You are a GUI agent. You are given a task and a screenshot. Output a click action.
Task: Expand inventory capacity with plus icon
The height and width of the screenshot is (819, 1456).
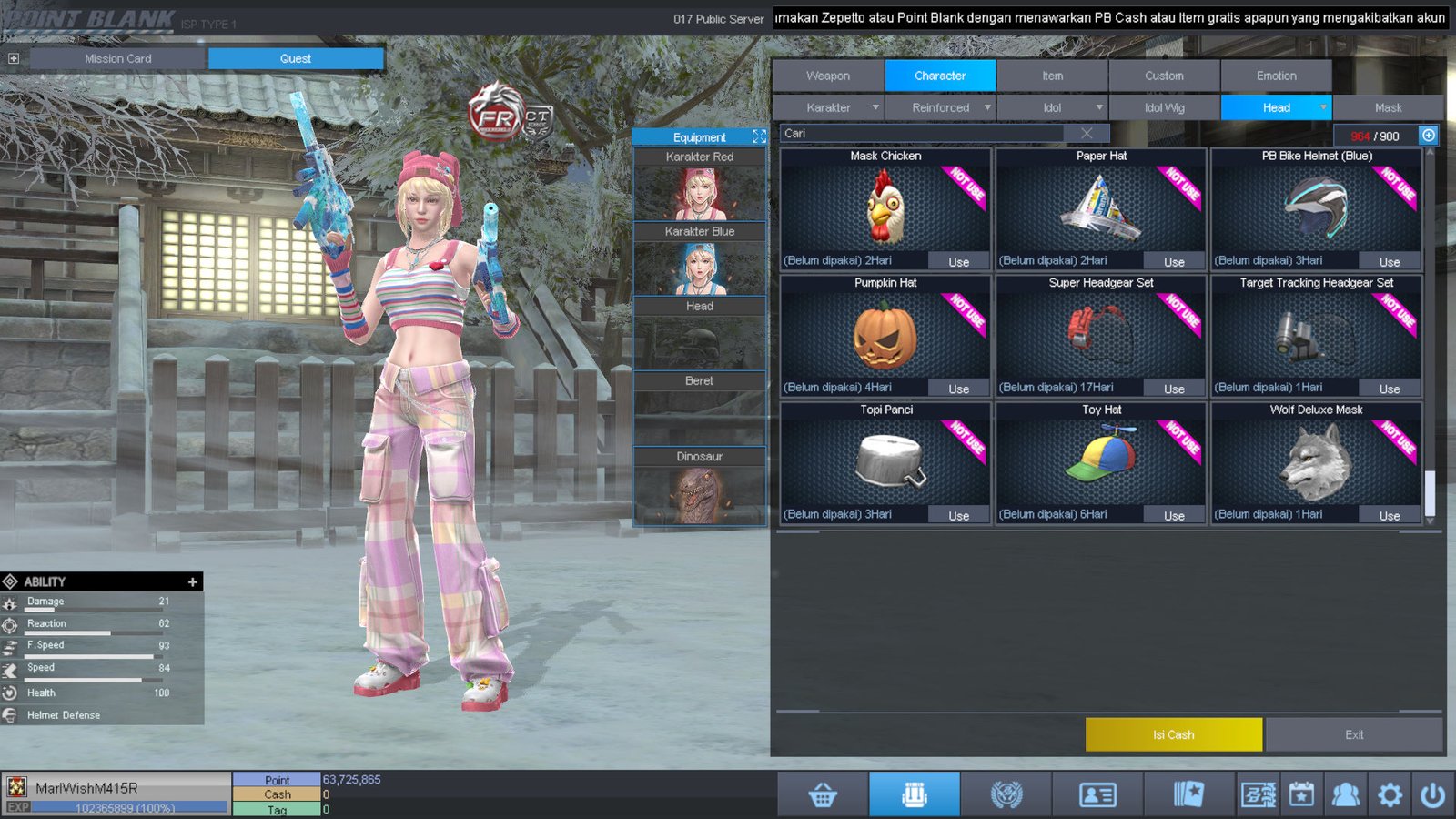click(x=1429, y=136)
